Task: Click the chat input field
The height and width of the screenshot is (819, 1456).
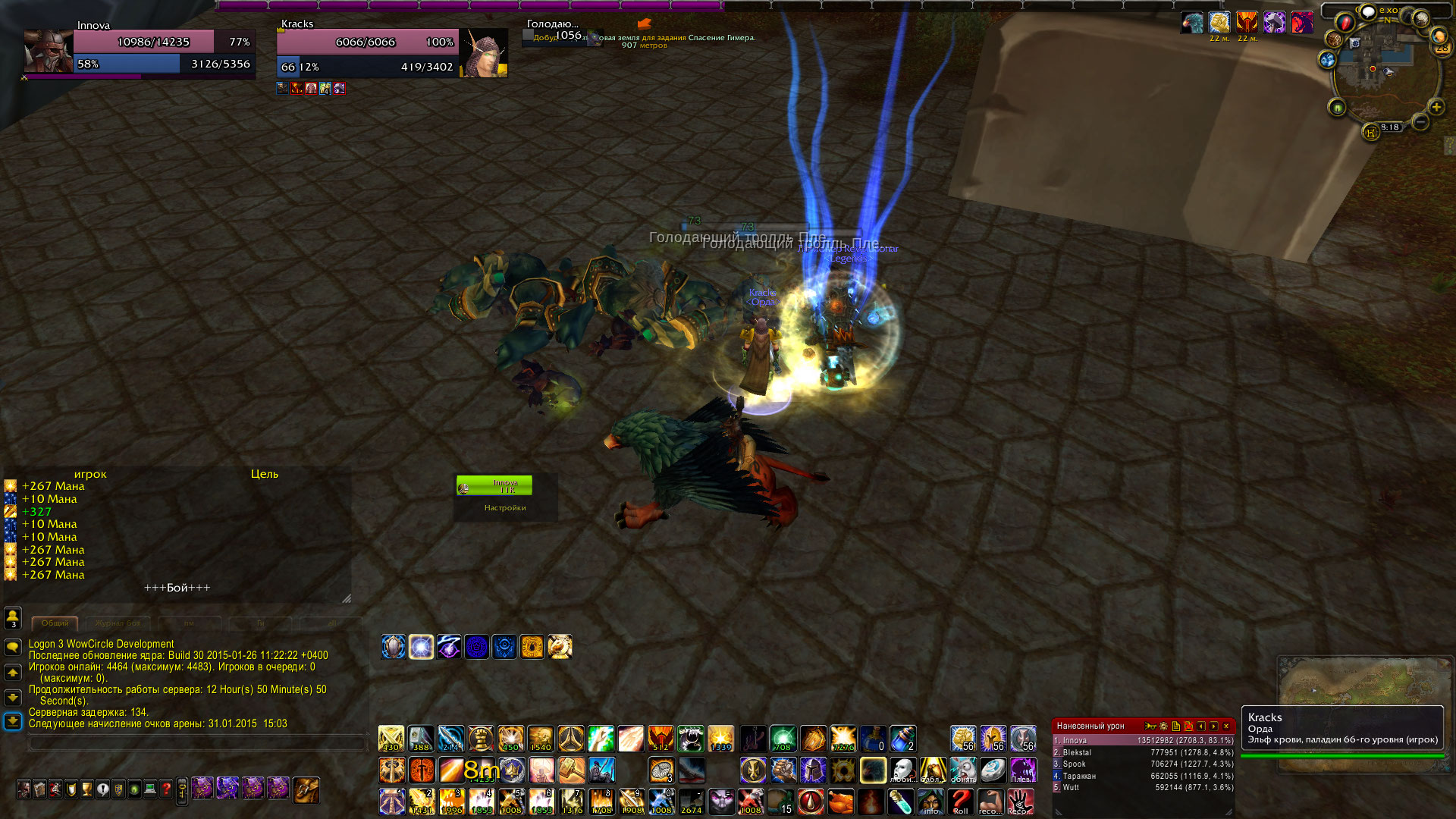Action: point(197,744)
